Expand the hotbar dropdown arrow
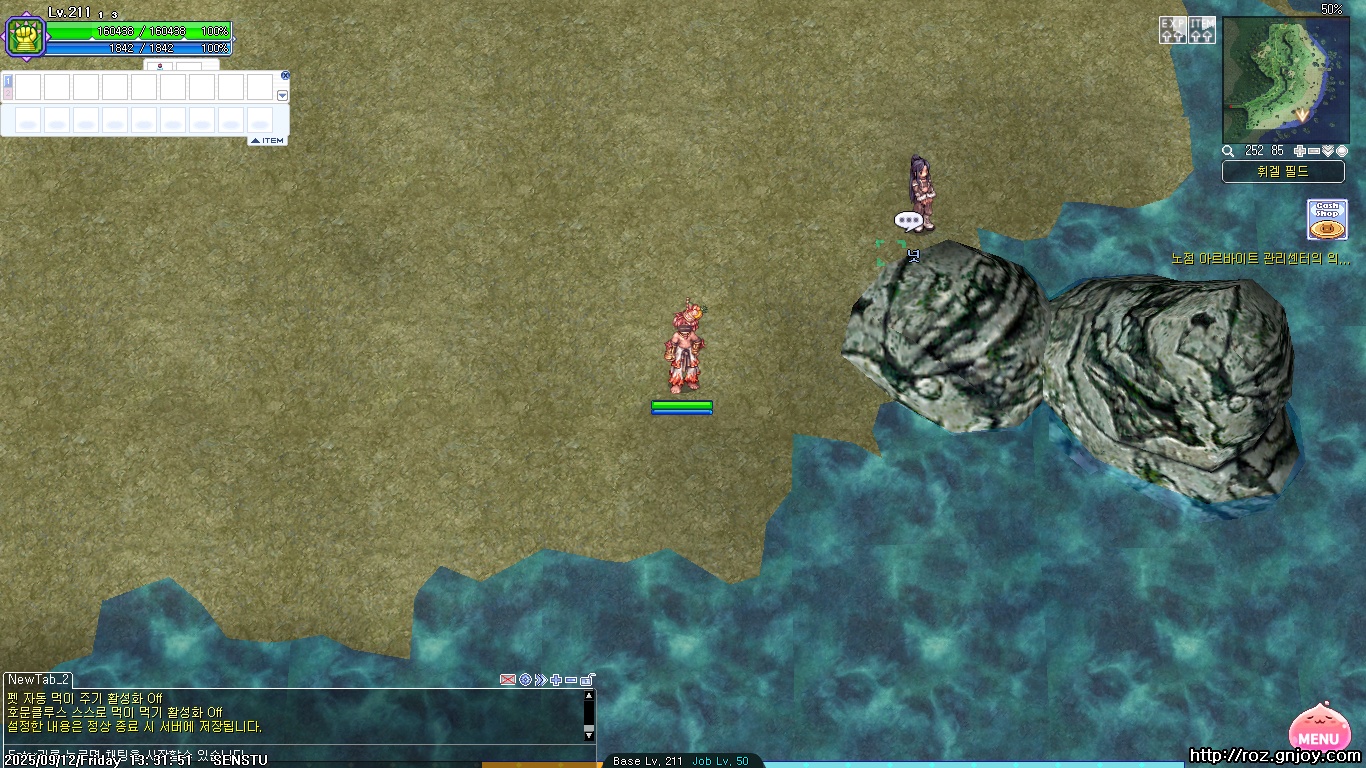Viewport: 1366px width, 768px height. (x=282, y=95)
